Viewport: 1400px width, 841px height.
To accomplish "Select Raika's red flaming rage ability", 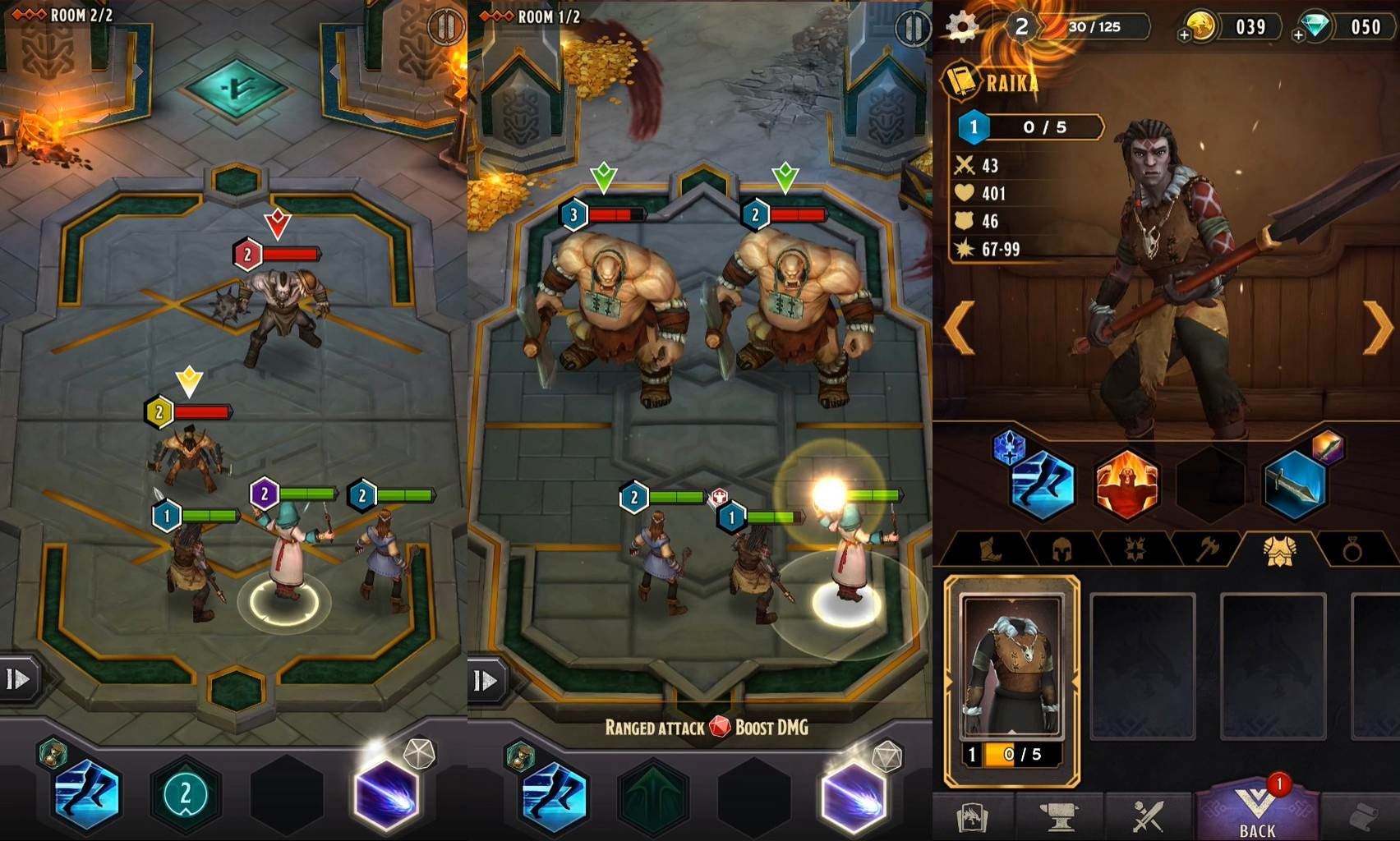I will (1126, 485).
